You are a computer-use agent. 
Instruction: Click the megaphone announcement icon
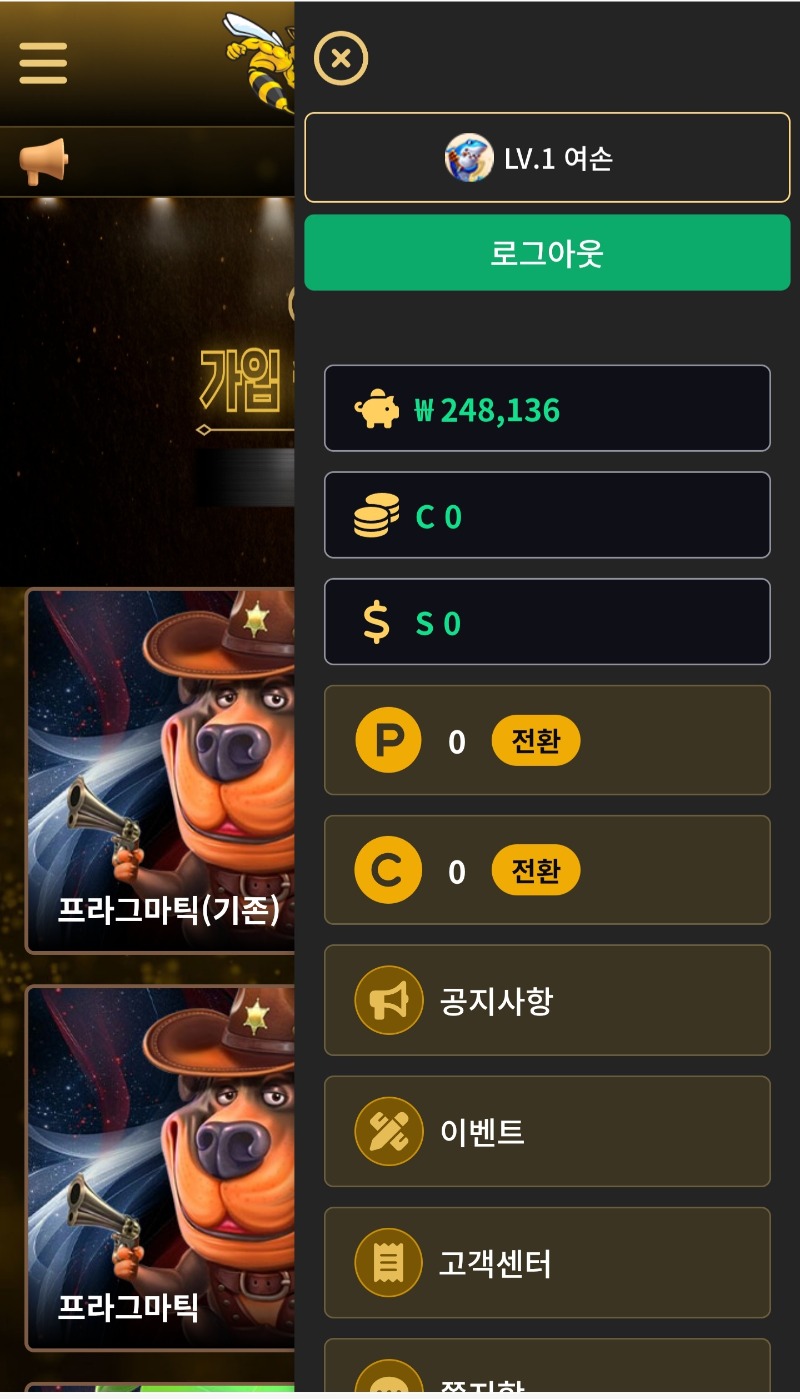click(x=43, y=162)
